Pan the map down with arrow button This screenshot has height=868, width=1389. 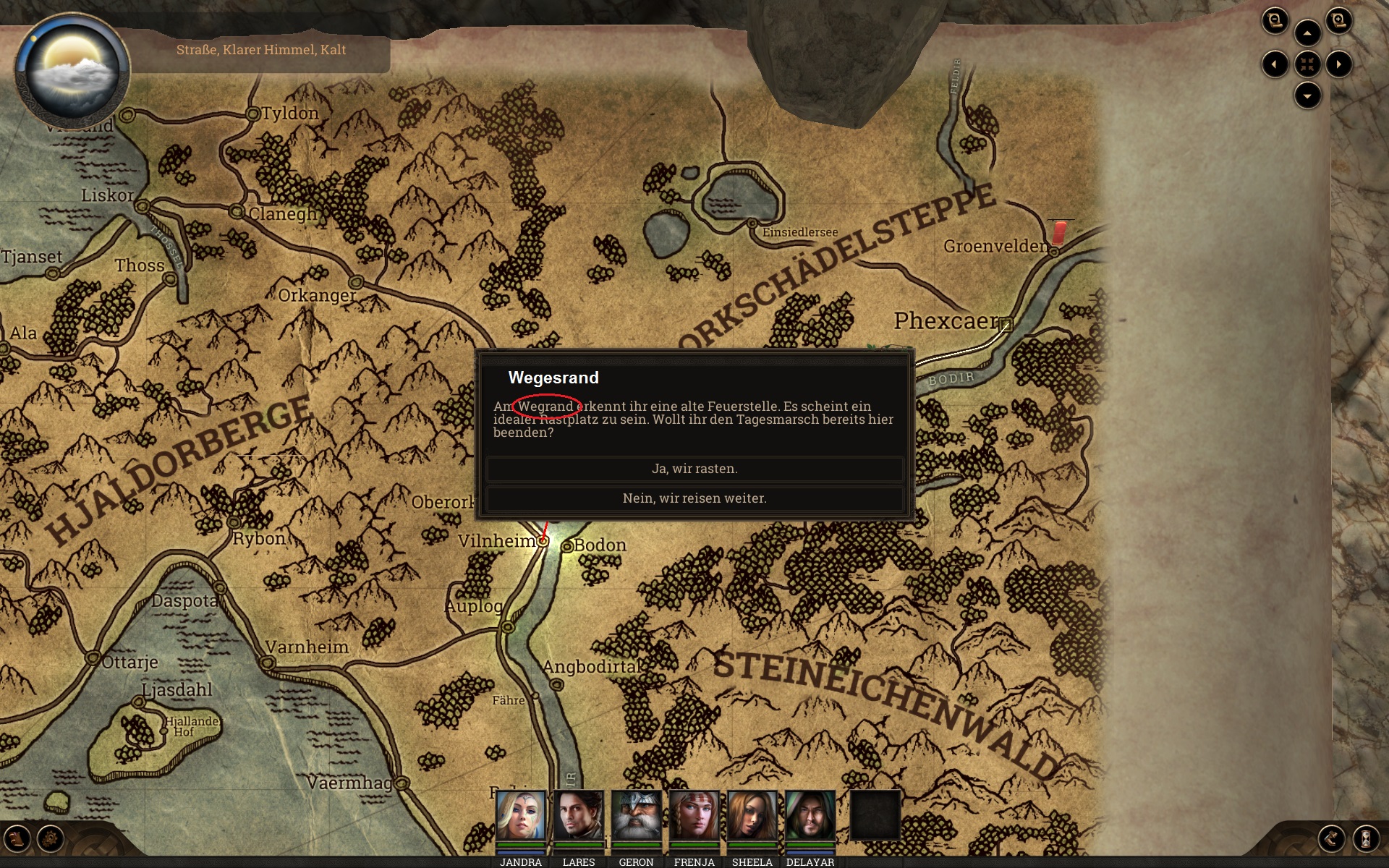(1307, 95)
